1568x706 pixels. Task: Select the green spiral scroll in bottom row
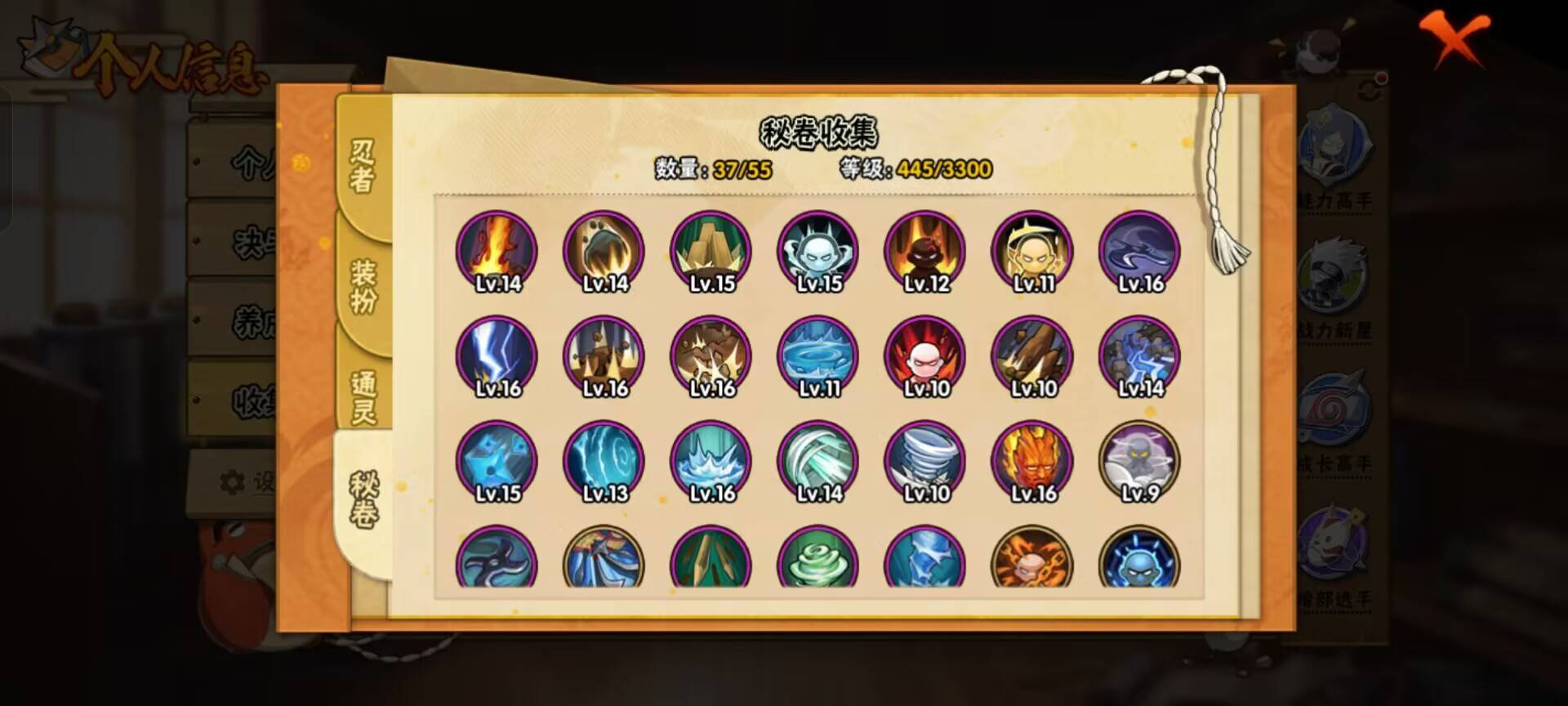[819, 562]
